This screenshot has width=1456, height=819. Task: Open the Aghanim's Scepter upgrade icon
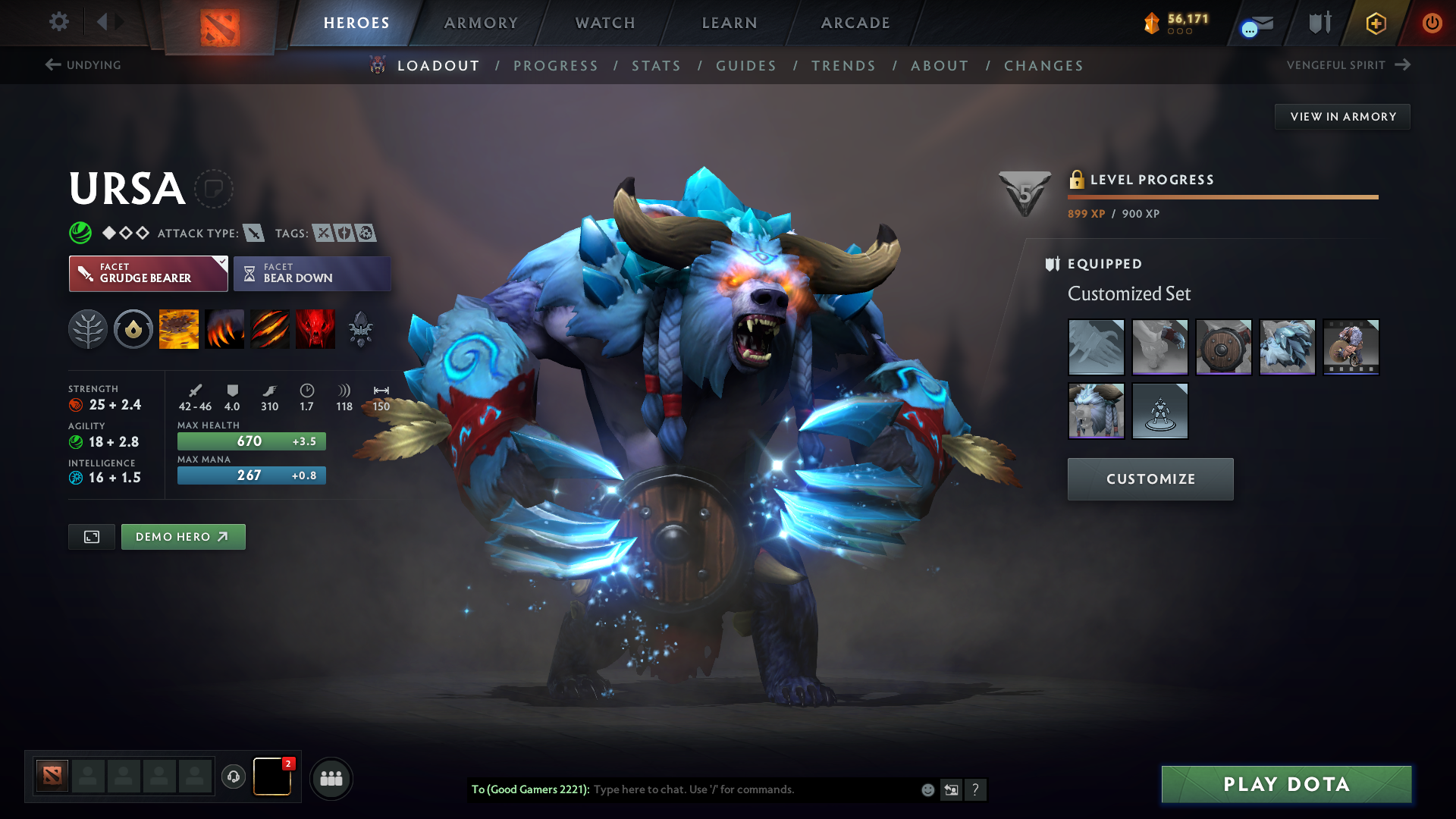point(361,329)
